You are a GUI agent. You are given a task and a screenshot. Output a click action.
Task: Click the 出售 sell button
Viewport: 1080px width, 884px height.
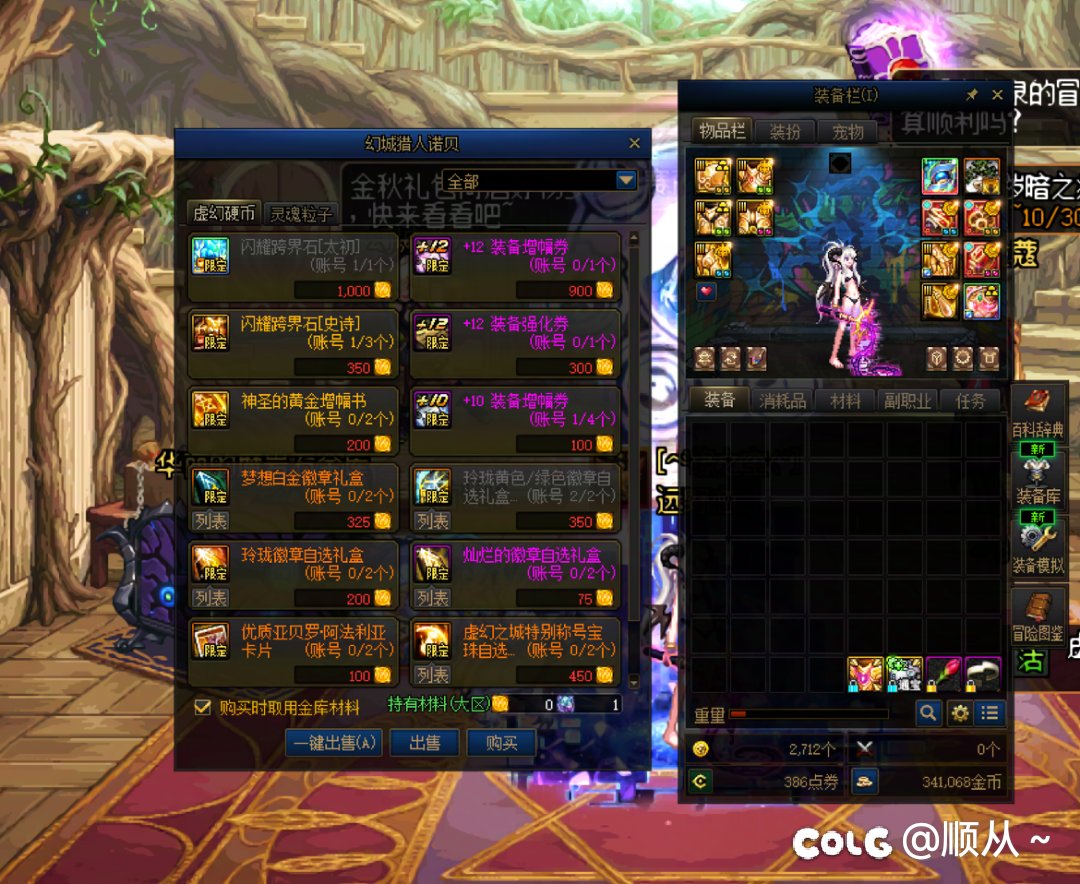point(424,743)
